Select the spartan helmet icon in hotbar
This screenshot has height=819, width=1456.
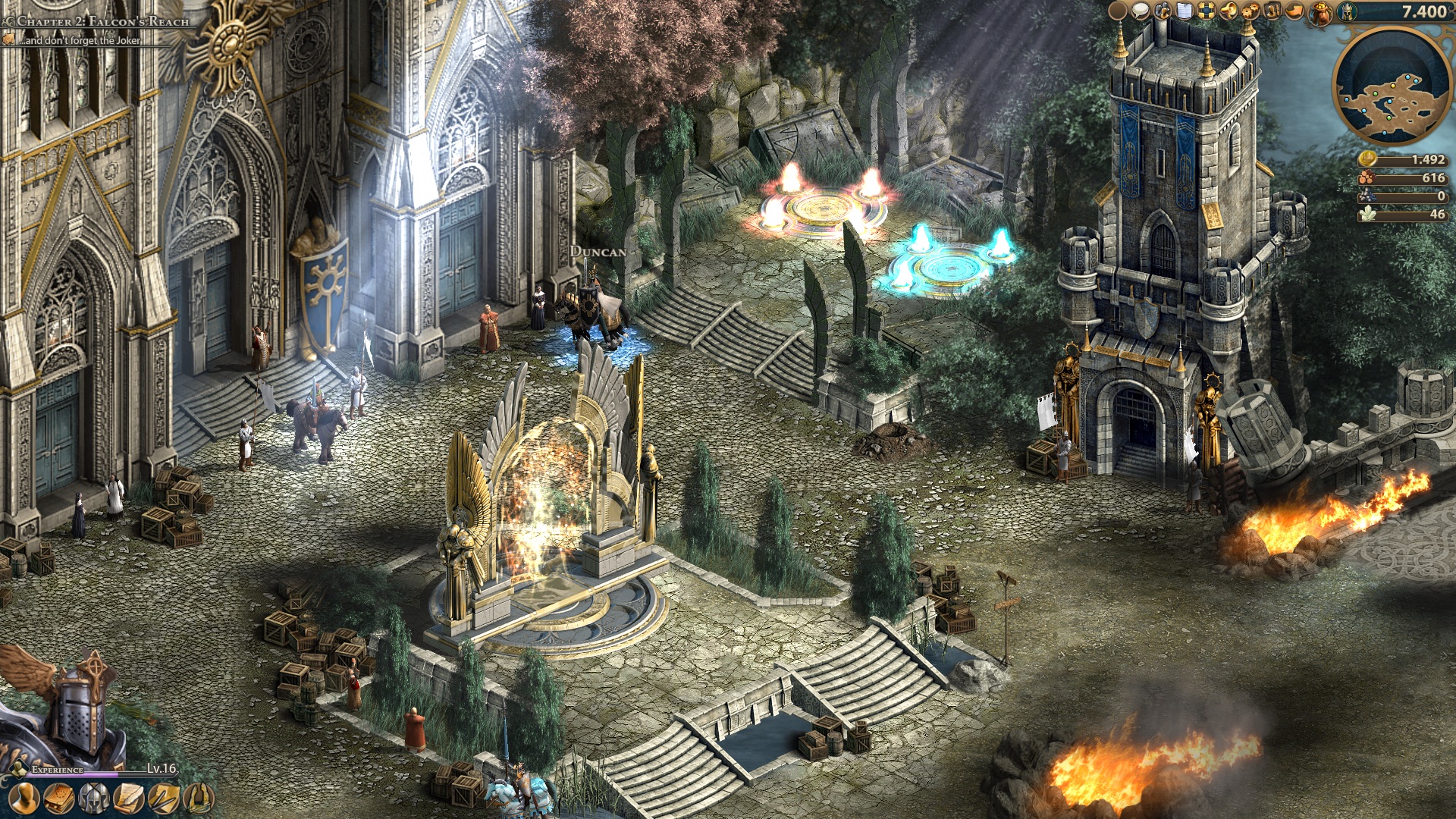point(93,800)
